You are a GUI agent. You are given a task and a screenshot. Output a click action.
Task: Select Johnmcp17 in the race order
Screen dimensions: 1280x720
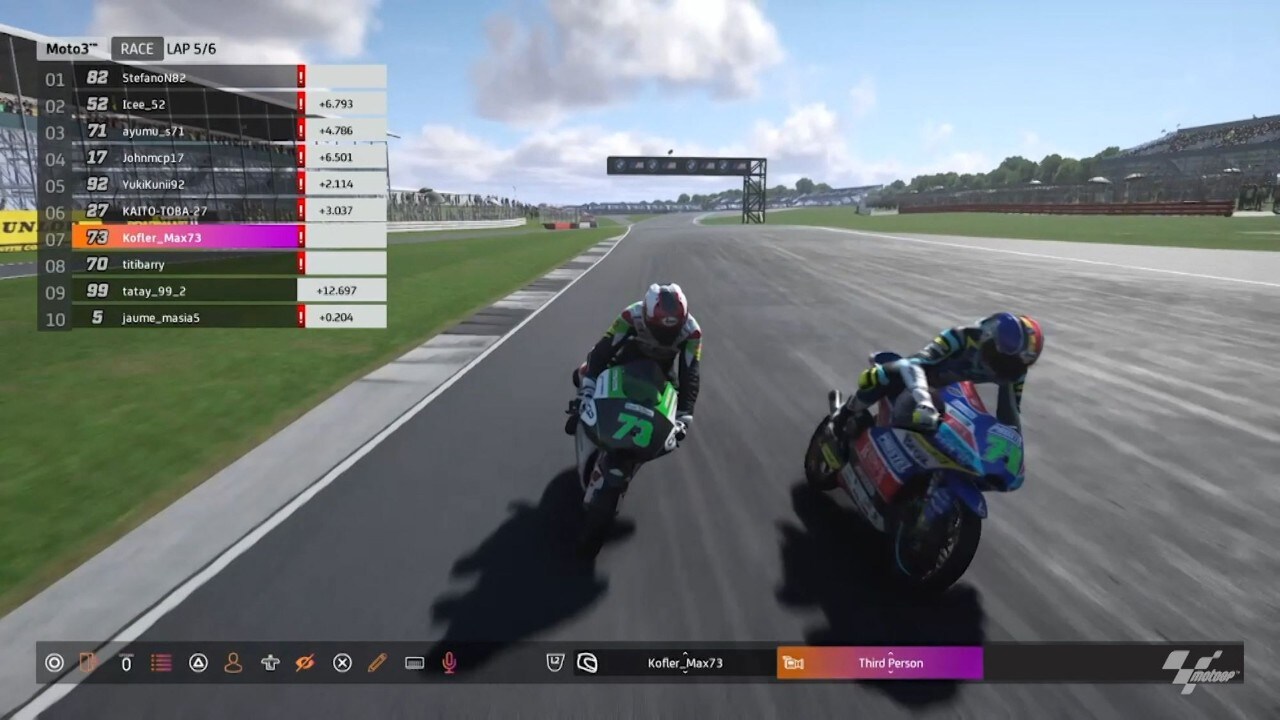(x=185, y=157)
